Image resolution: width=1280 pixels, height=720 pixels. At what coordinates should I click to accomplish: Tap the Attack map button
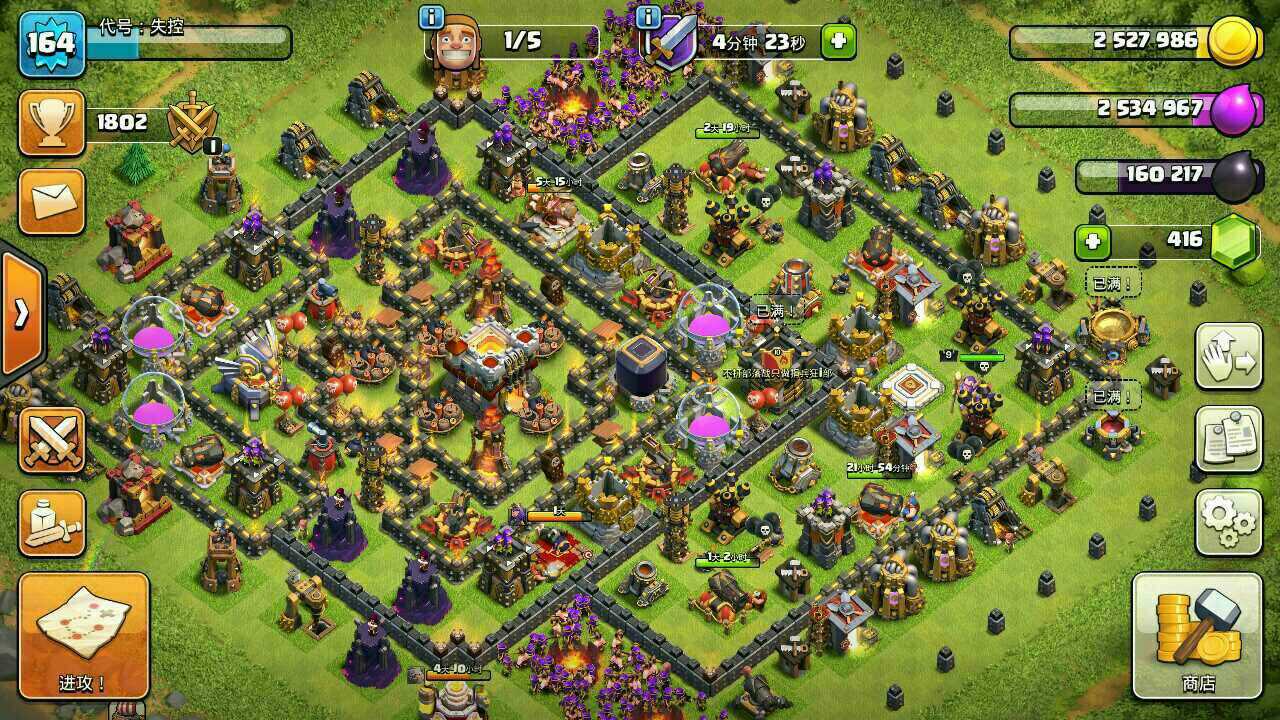83,636
